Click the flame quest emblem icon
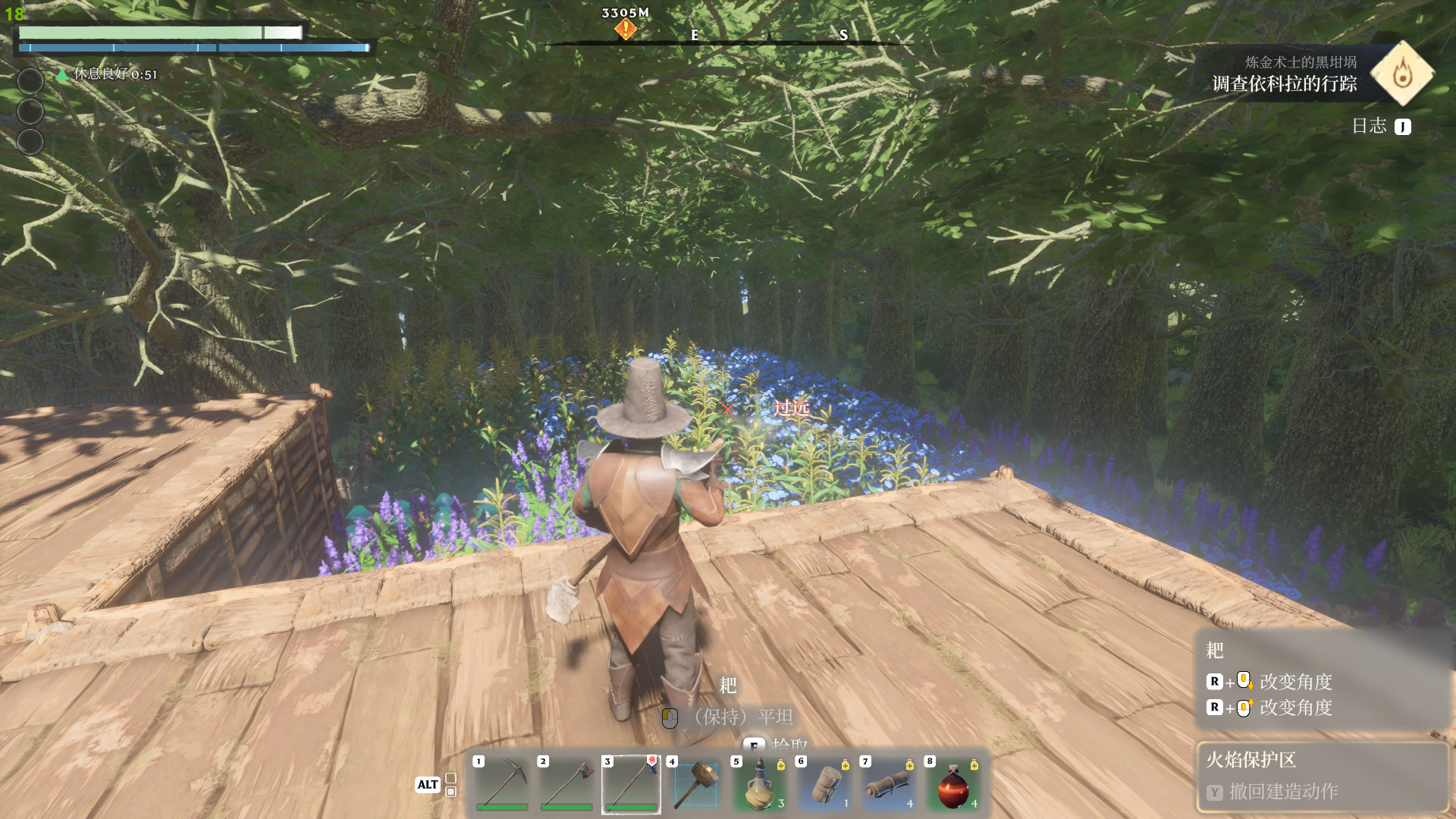This screenshot has width=1456, height=819. coord(1402,74)
